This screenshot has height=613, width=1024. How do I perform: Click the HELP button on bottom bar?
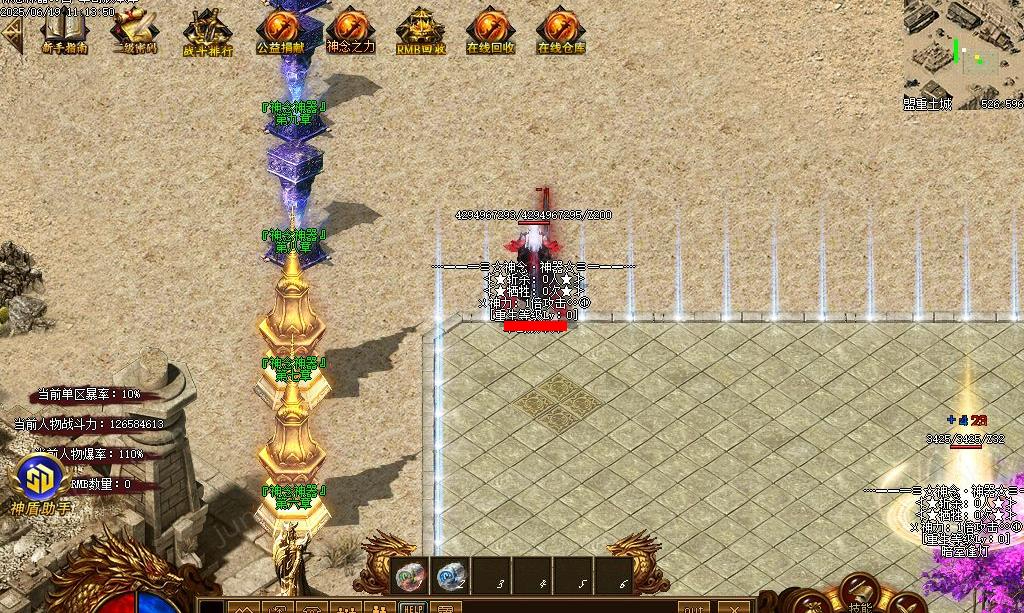[x=411, y=607]
